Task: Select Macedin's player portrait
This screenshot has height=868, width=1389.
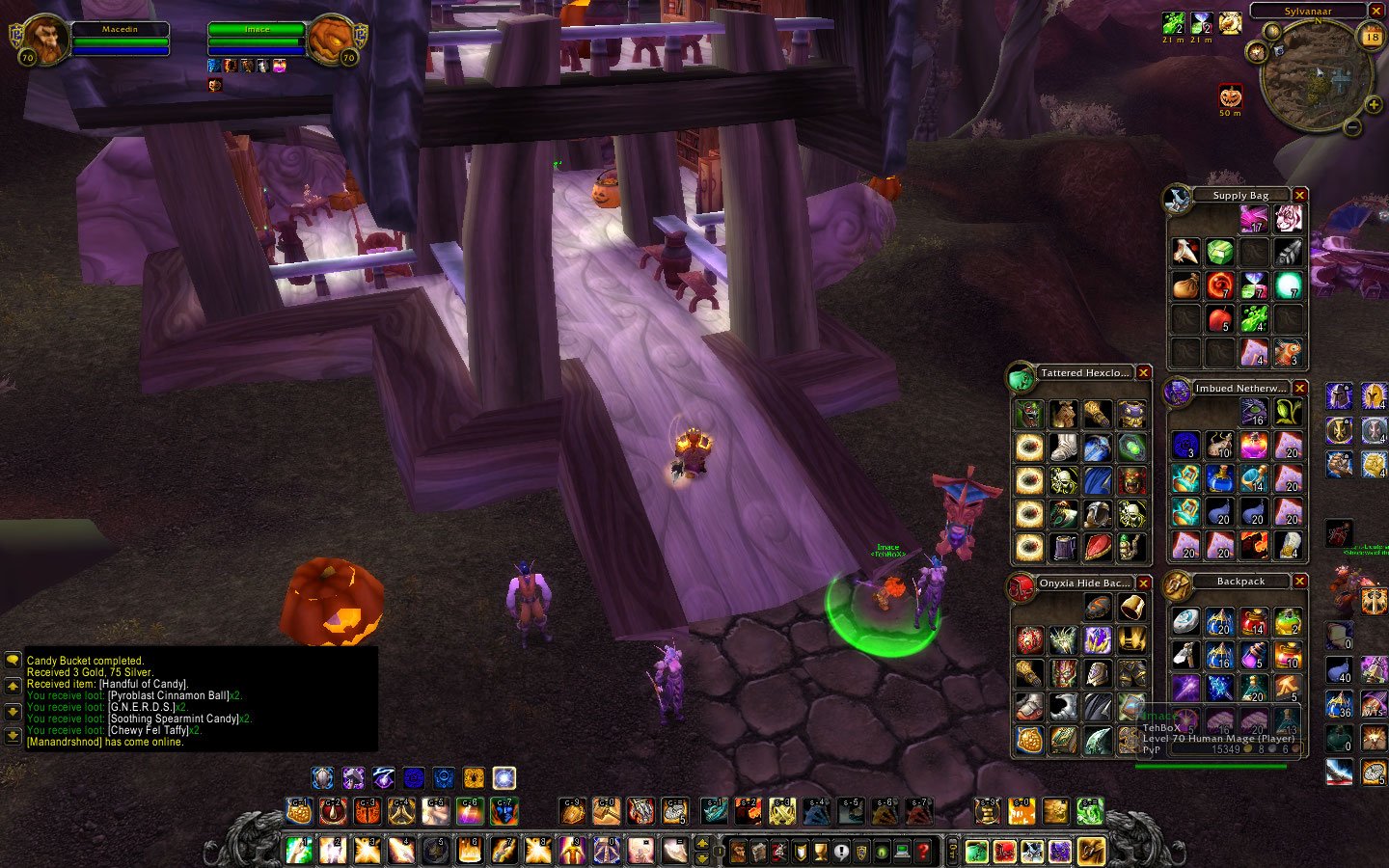Action: [41, 41]
